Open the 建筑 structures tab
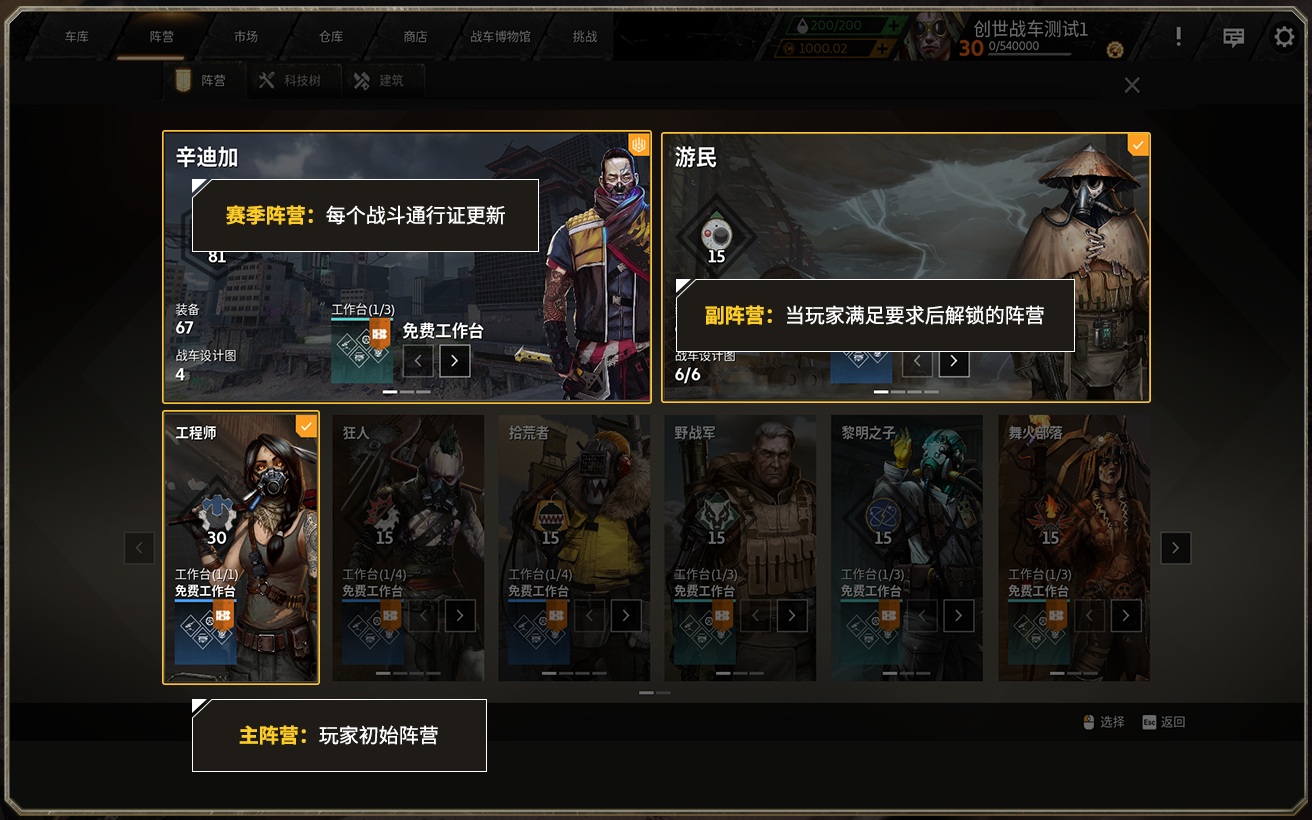The width and height of the screenshot is (1312, 820). 380,81
